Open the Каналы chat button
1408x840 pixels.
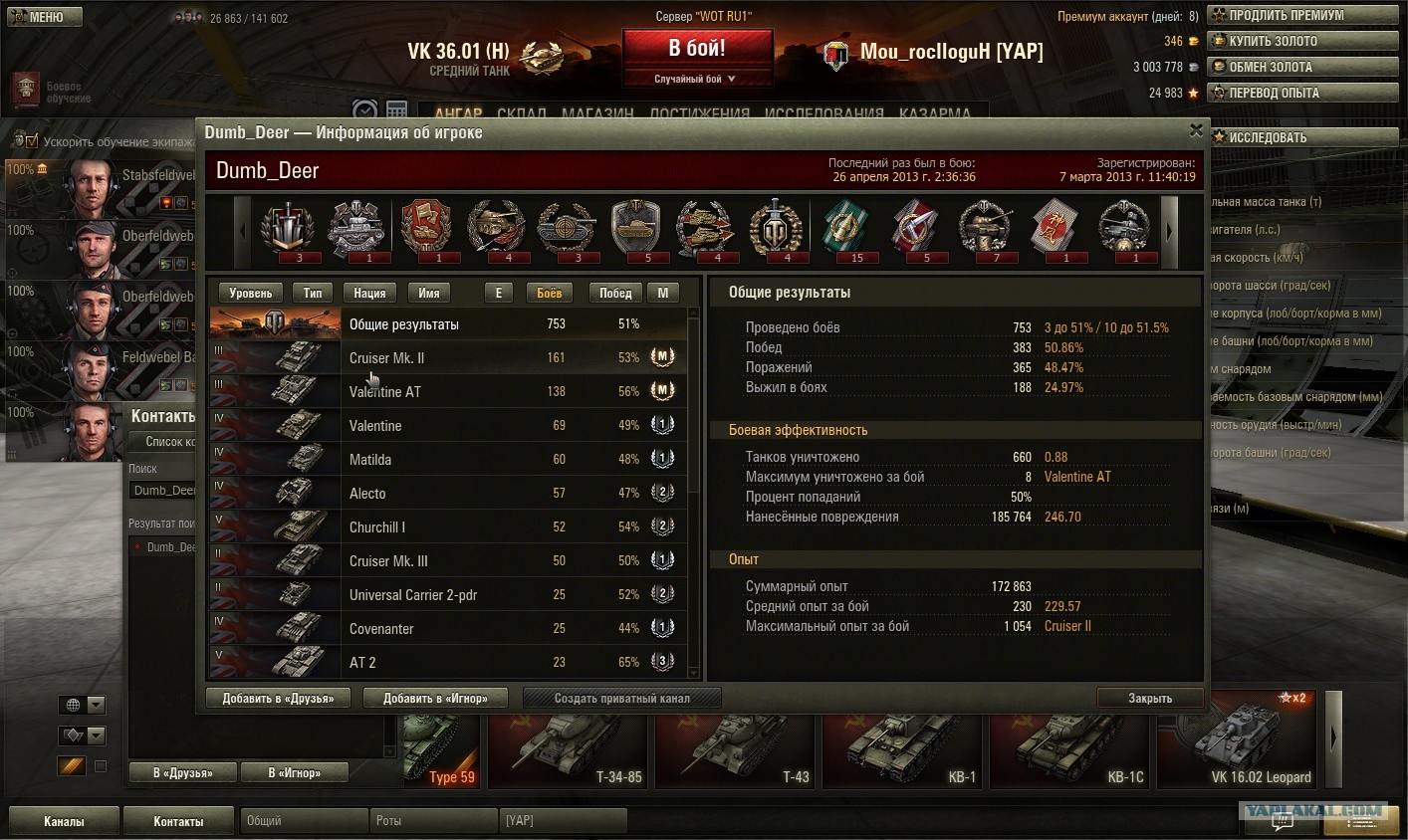(64, 821)
